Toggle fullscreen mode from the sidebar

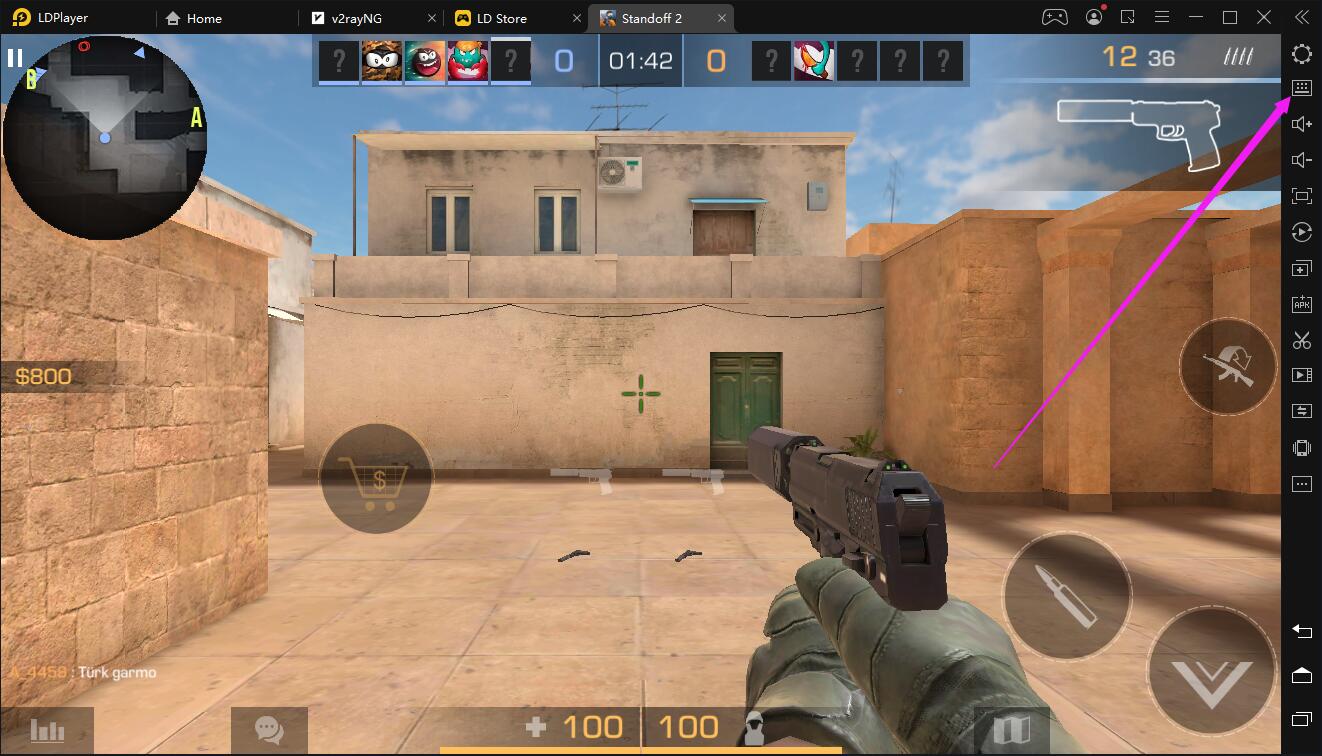click(x=1301, y=196)
